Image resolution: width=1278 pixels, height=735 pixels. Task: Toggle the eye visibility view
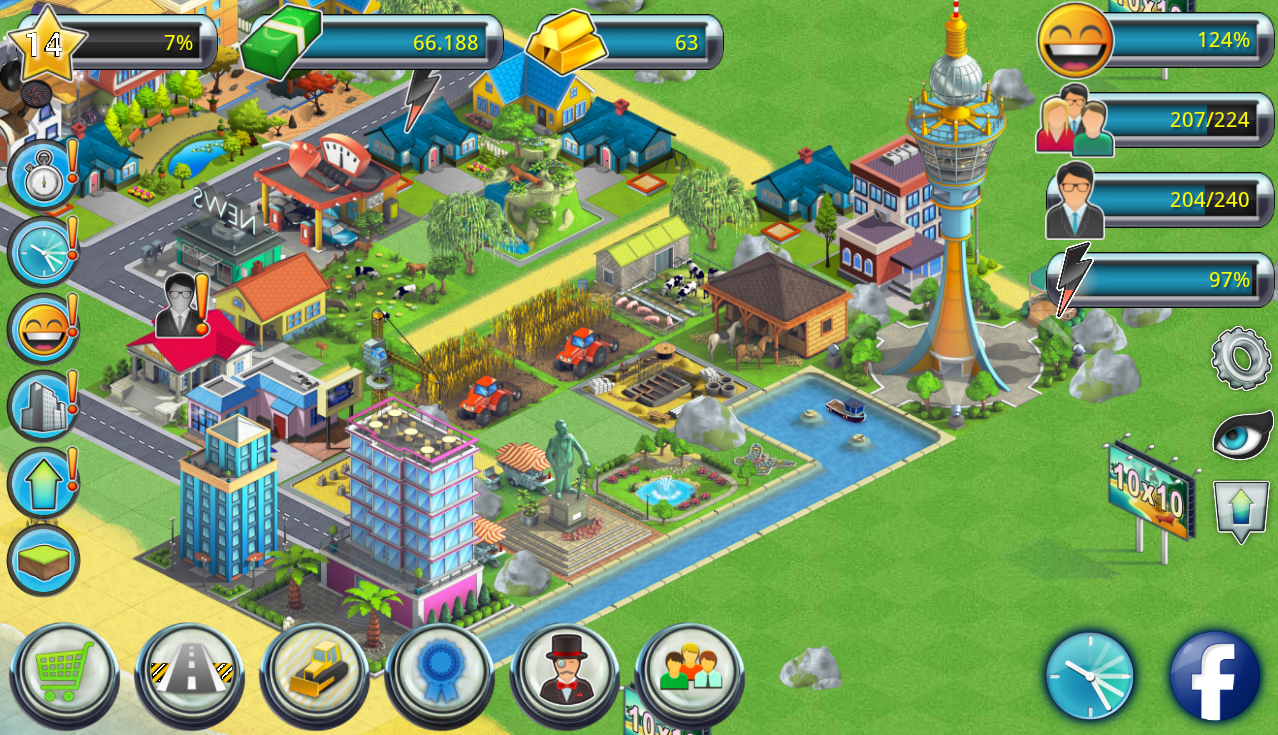tap(1242, 435)
